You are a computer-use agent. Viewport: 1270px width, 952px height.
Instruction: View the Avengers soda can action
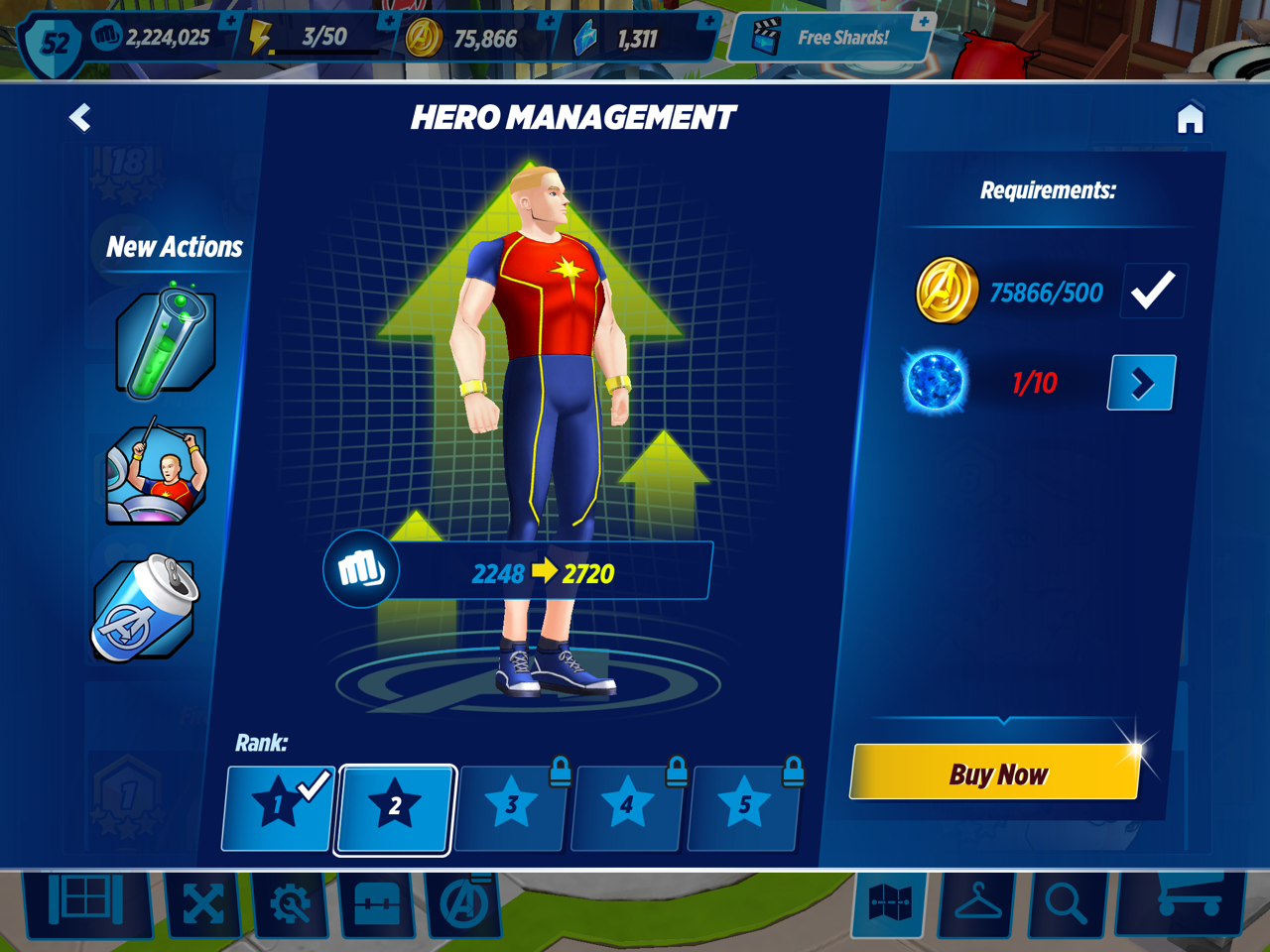pyautogui.click(x=147, y=607)
